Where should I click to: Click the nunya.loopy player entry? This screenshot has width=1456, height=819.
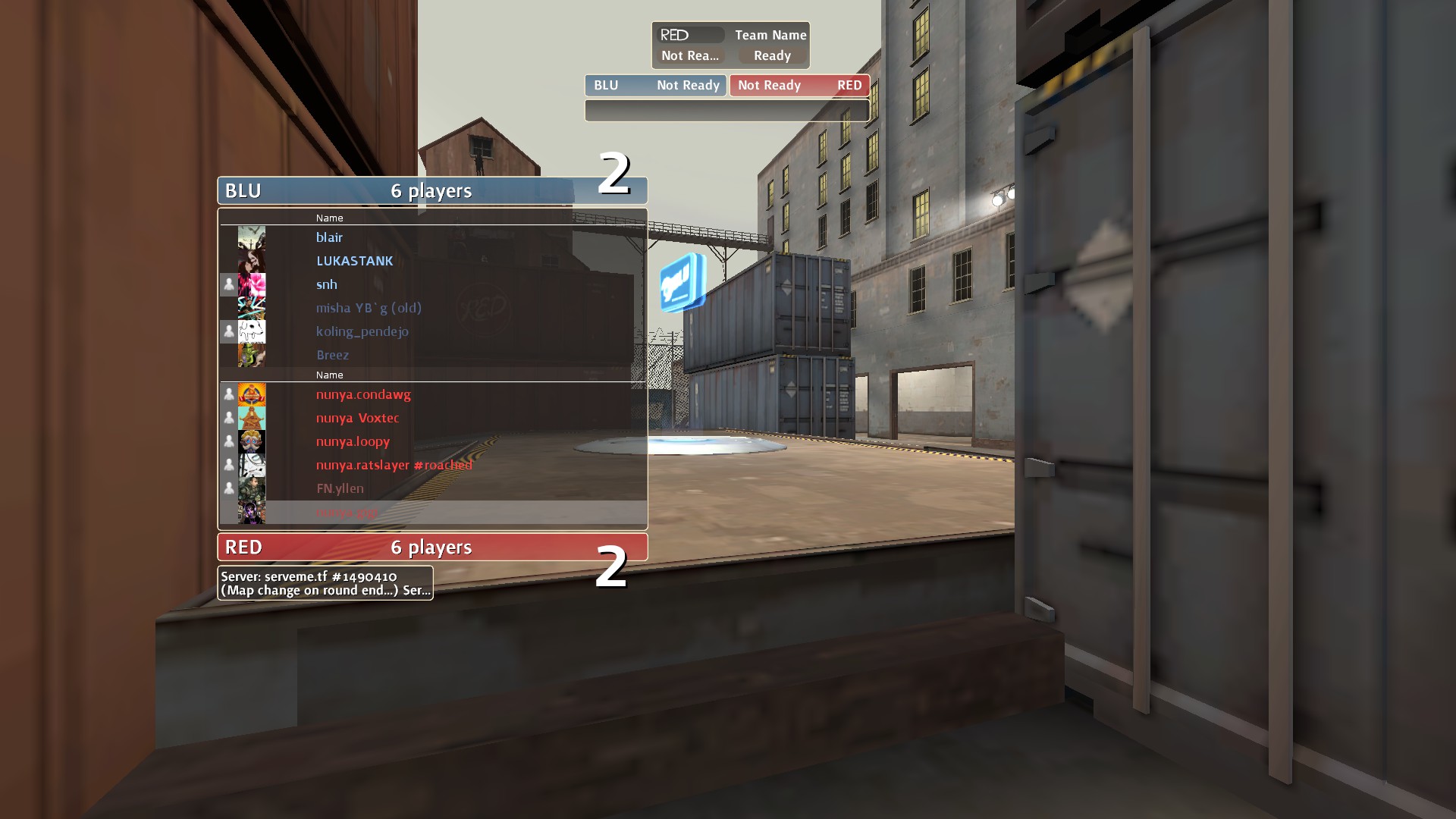coord(353,441)
